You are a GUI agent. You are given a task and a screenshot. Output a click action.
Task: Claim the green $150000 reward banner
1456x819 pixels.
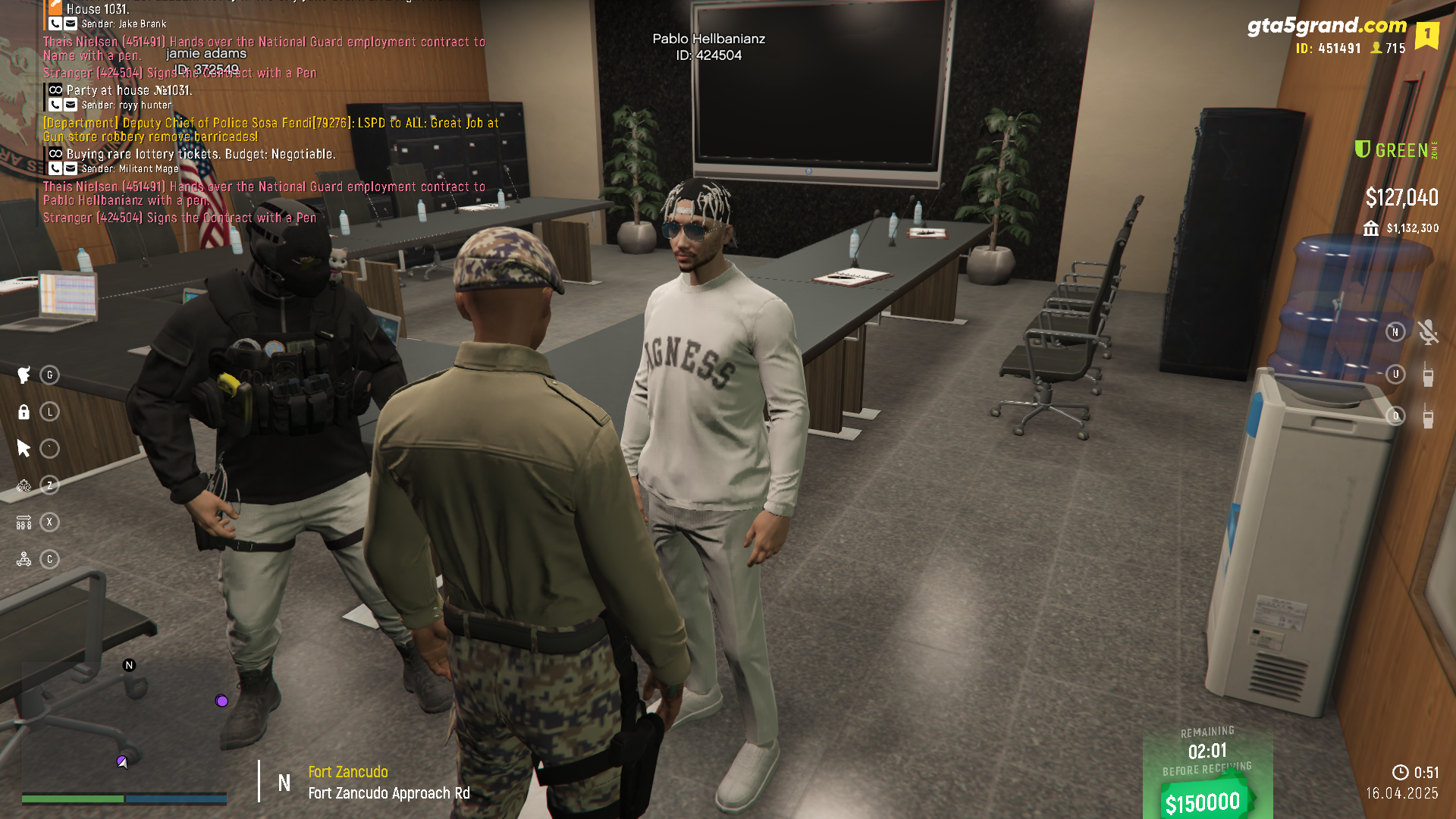tap(1203, 802)
